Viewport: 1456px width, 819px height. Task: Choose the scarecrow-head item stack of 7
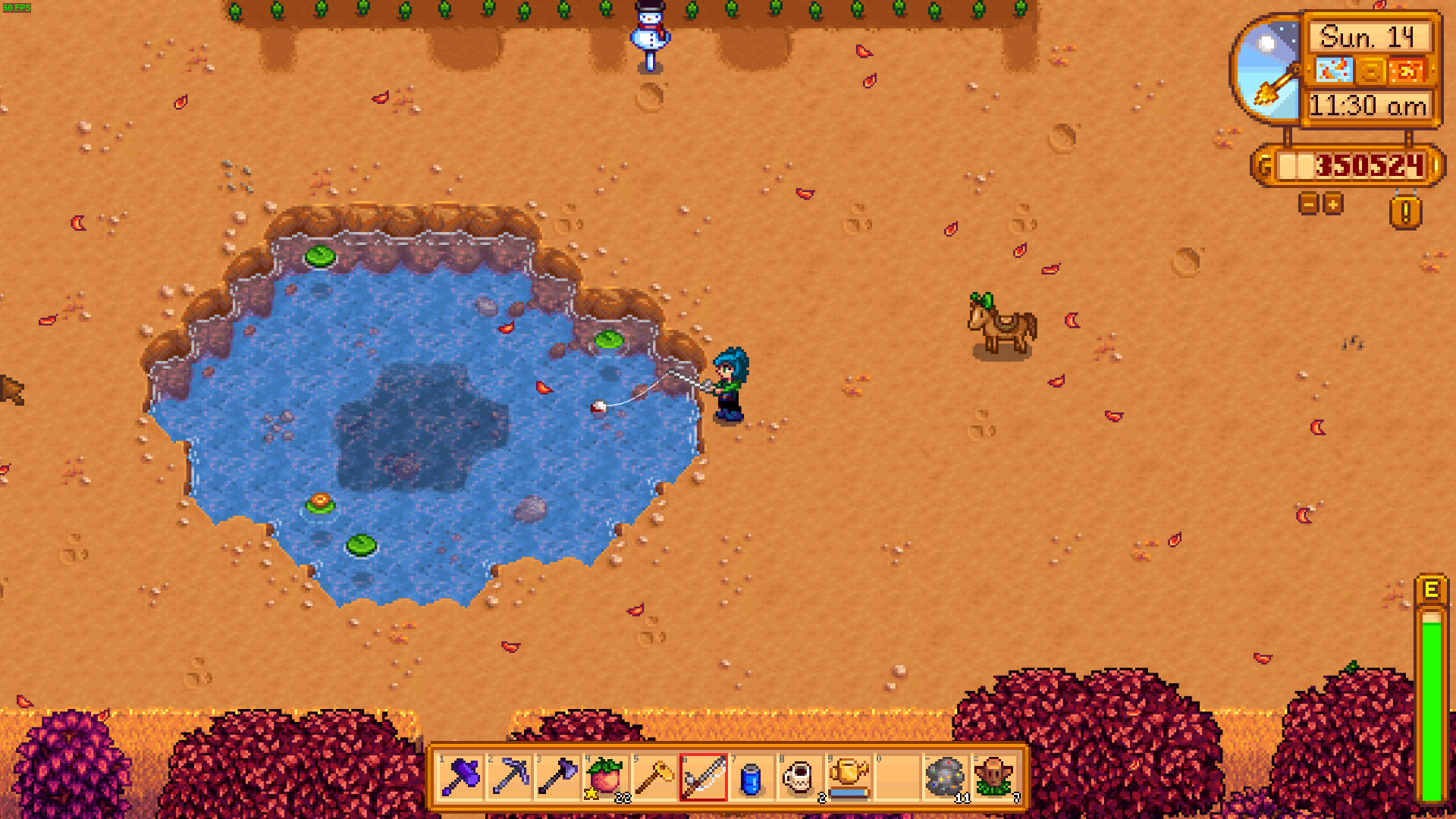[994, 777]
